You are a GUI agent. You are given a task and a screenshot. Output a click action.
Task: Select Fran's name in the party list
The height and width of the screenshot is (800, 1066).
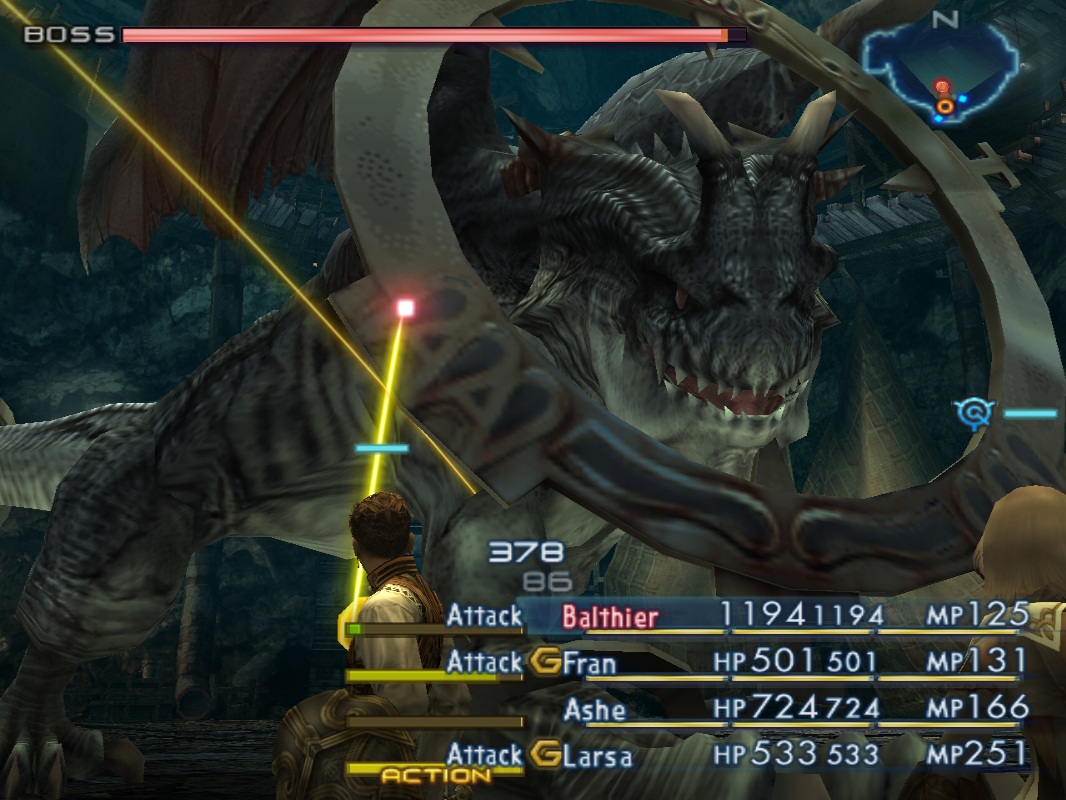590,662
